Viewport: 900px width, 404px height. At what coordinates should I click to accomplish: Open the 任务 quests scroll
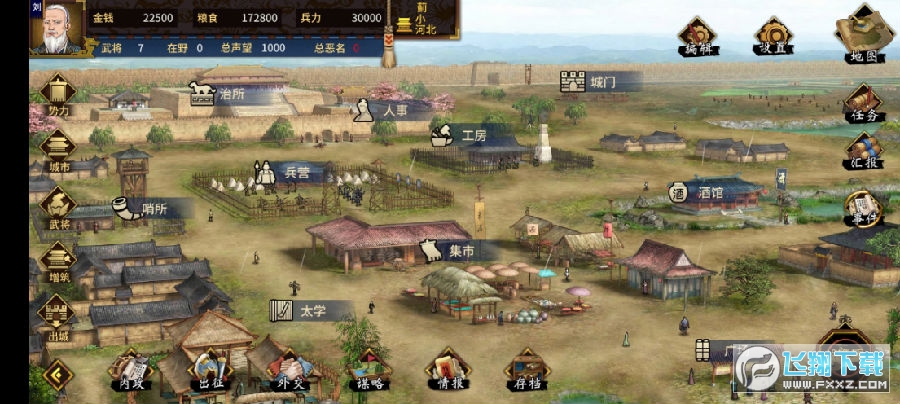pyautogui.click(x=862, y=104)
